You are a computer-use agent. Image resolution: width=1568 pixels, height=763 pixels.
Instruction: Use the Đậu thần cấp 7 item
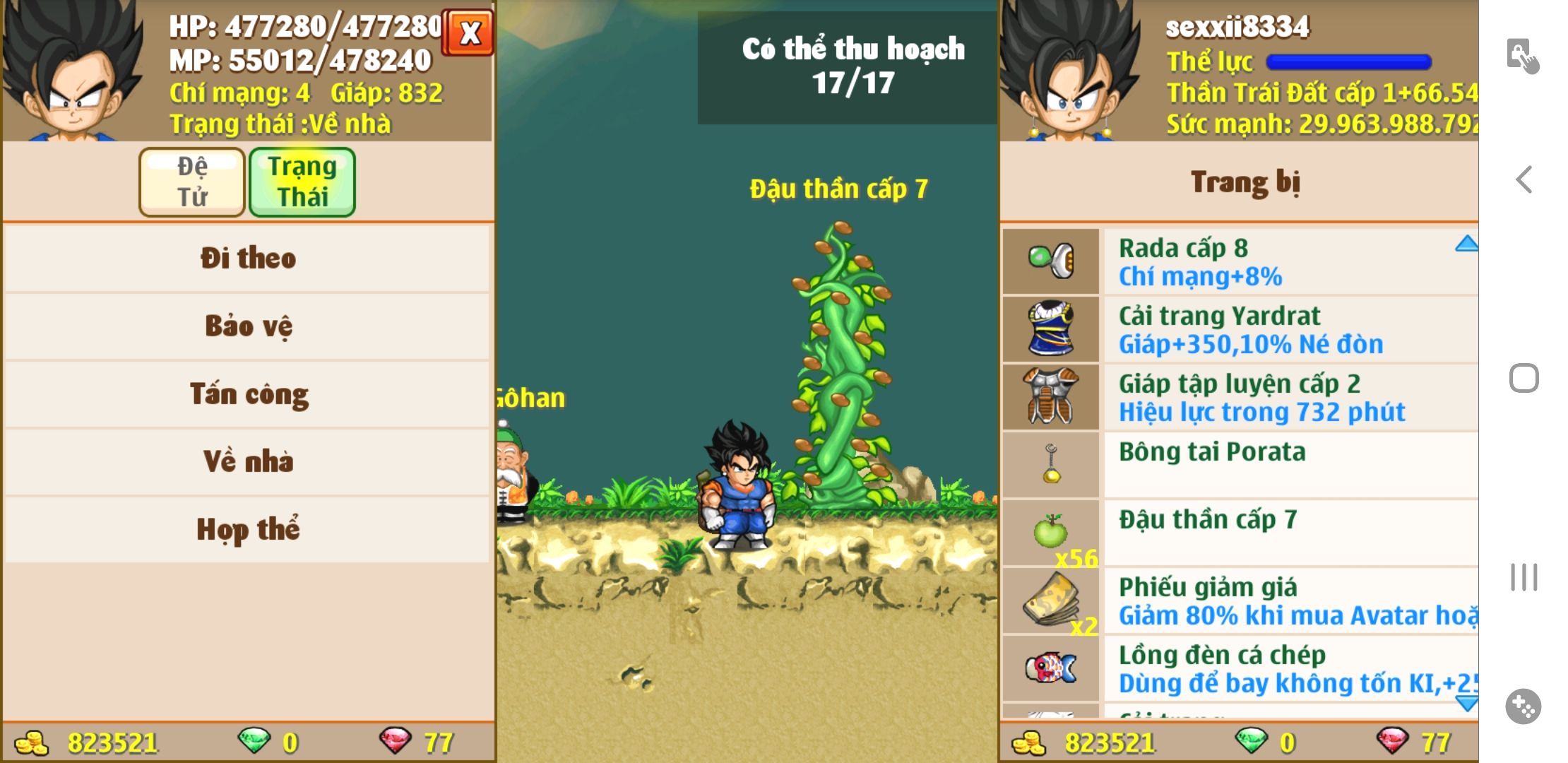(1239, 533)
